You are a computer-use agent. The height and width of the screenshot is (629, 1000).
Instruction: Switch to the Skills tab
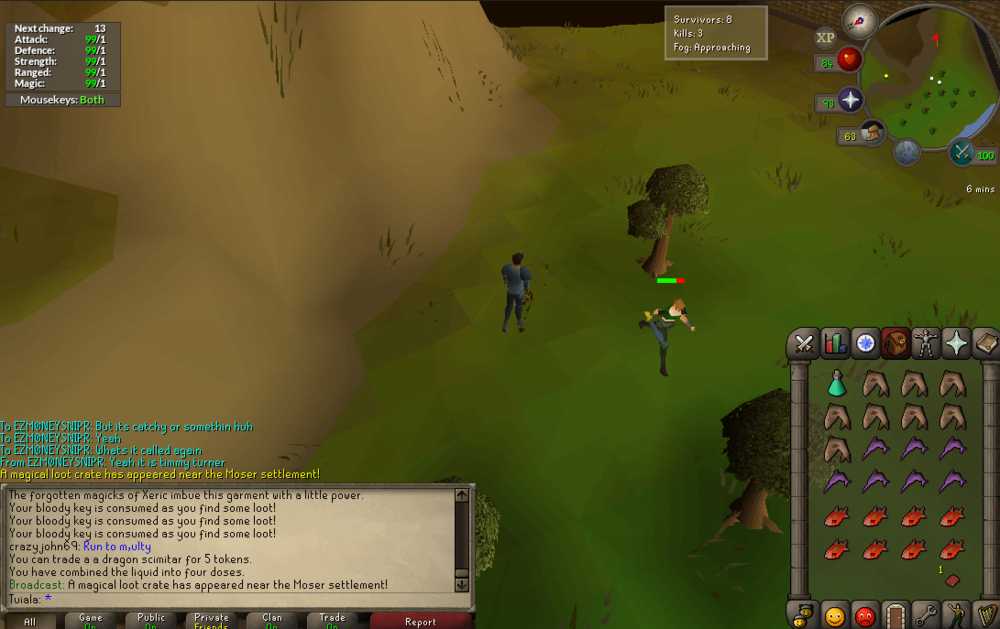(x=835, y=344)
